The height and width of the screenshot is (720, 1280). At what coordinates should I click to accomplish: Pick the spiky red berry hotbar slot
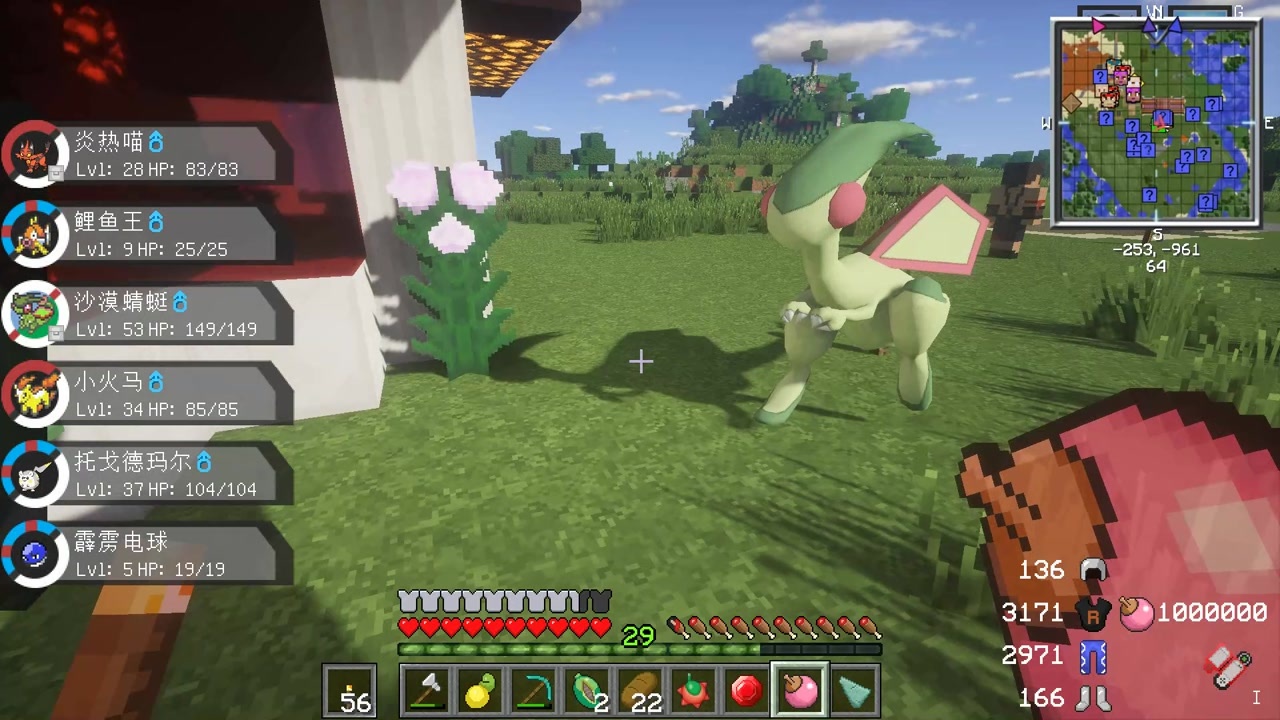693,691
